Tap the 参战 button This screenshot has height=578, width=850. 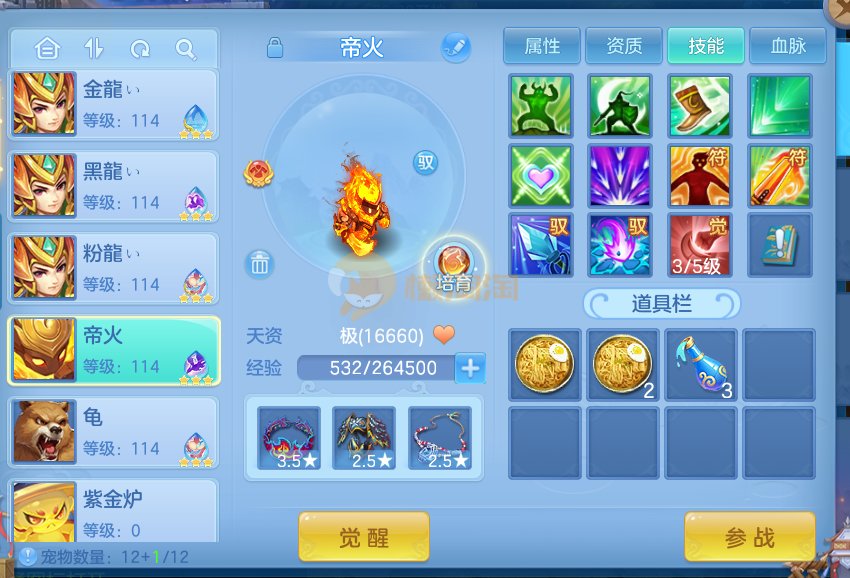tap(749, 537)
